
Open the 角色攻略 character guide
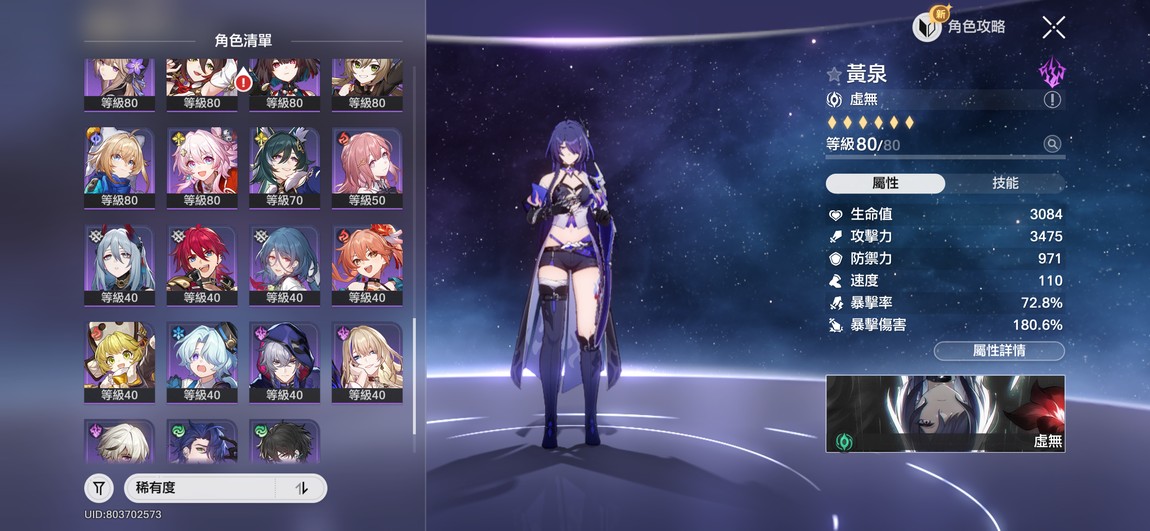coord(960,27)
